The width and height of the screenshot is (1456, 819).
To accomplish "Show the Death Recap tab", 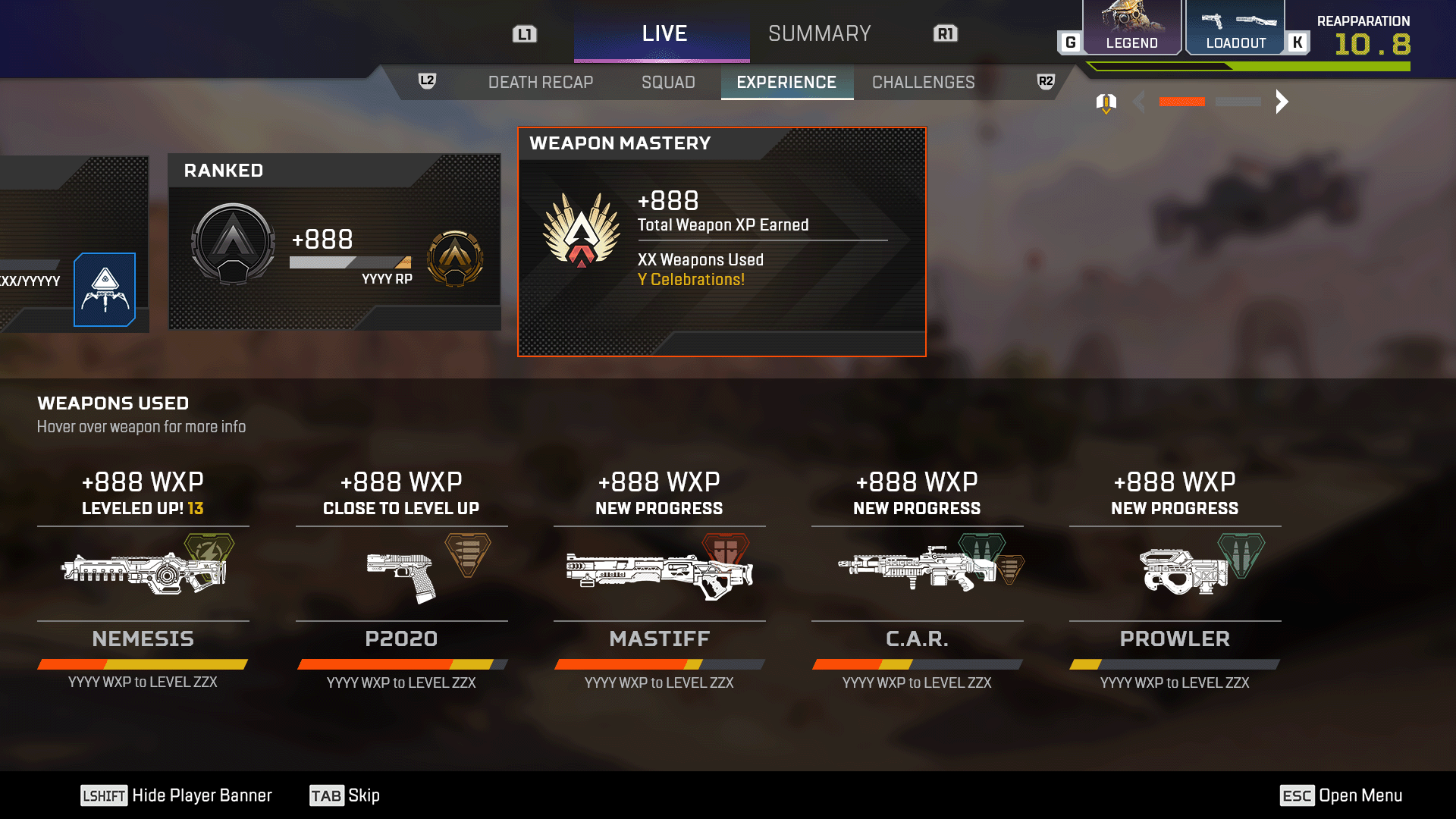I will (541, 82).
